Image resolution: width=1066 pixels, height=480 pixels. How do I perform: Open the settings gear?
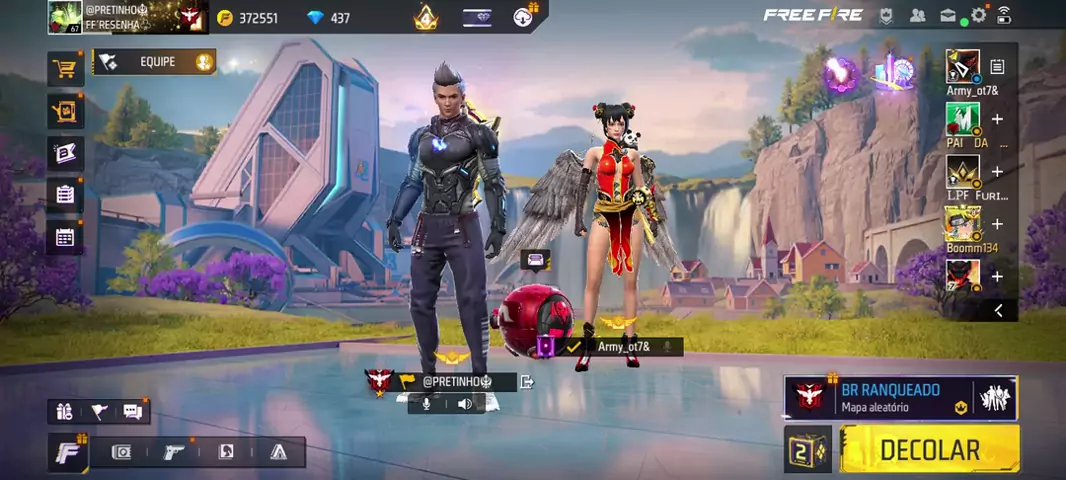point(978,15)
